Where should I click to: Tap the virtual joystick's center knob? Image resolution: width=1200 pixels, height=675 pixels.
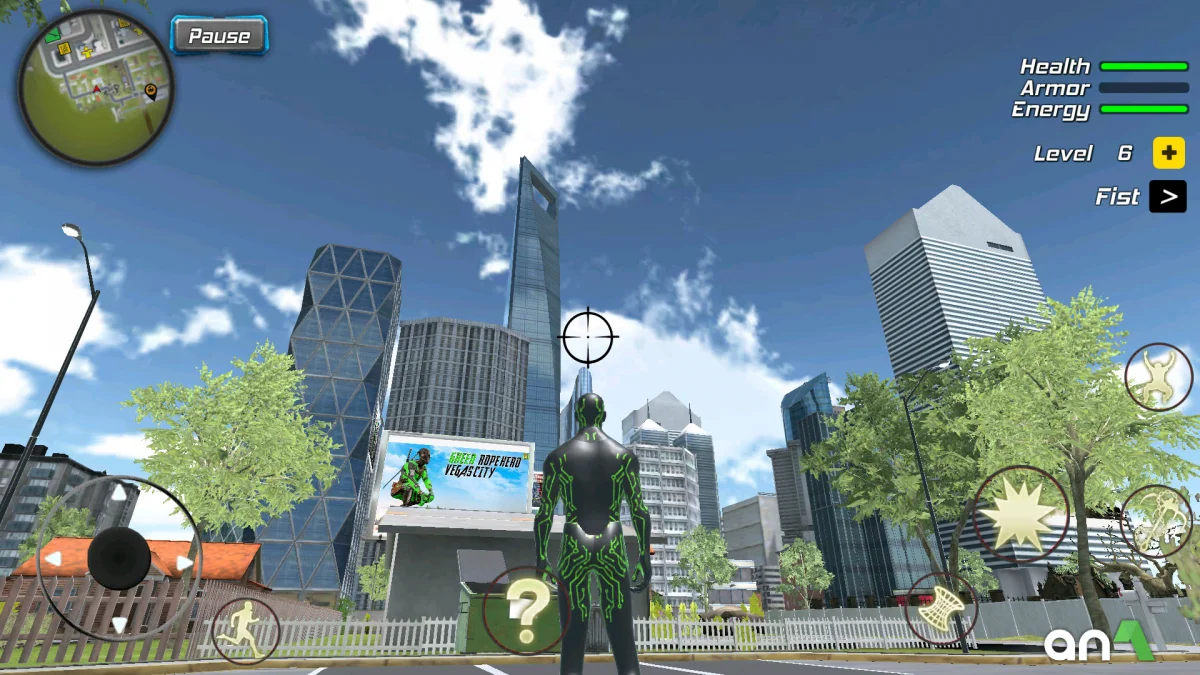(x=119, y=559)
